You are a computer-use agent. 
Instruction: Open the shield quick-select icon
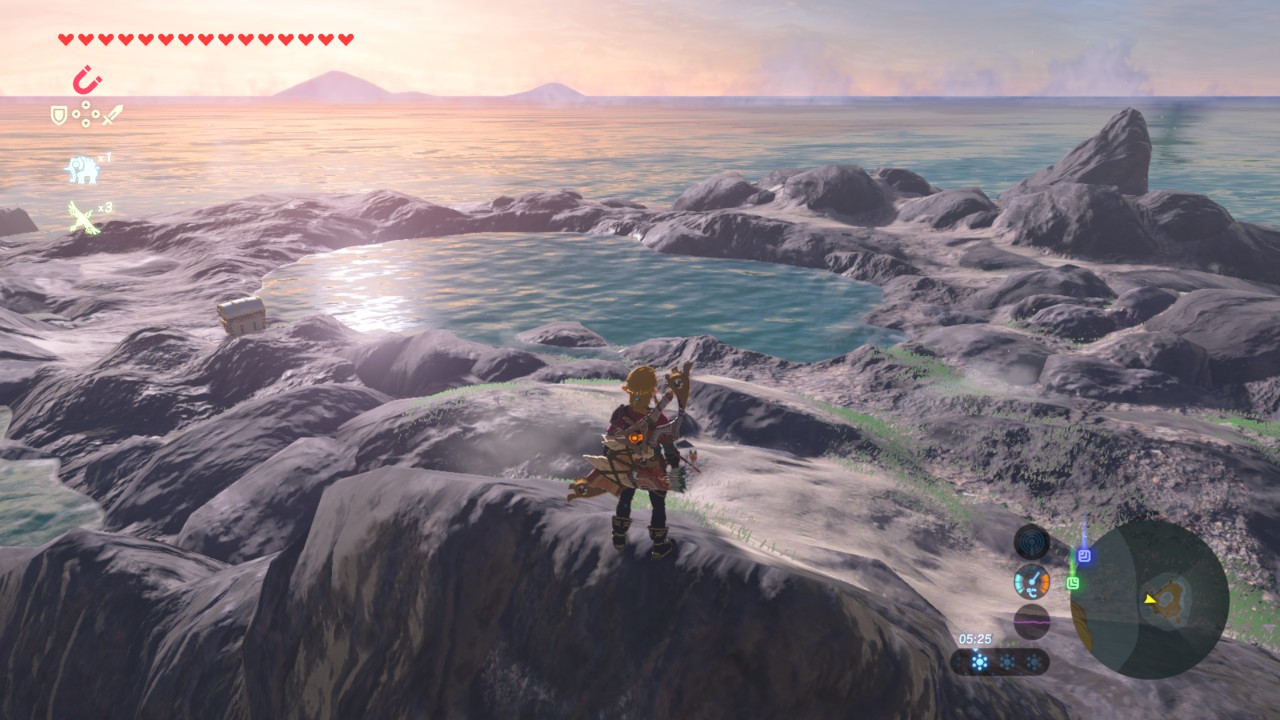click(x=59, y=116)
